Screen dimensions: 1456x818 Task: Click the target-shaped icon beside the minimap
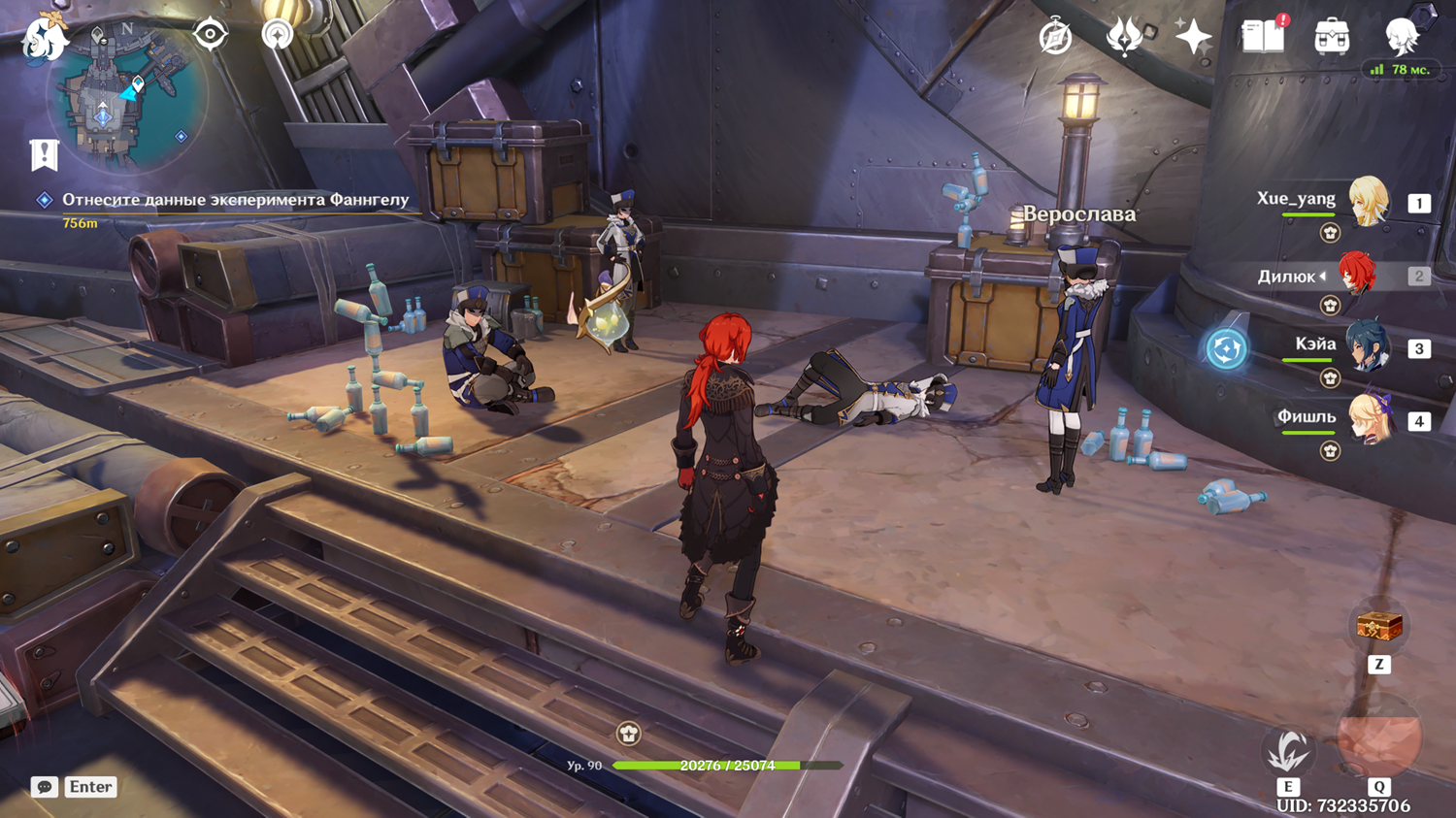pyautogui.click(x=210, y=35)
